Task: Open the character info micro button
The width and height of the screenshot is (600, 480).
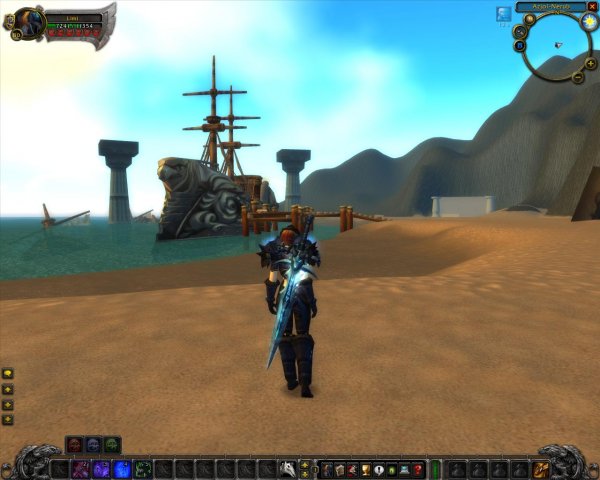Action: (x=327, y=469)
